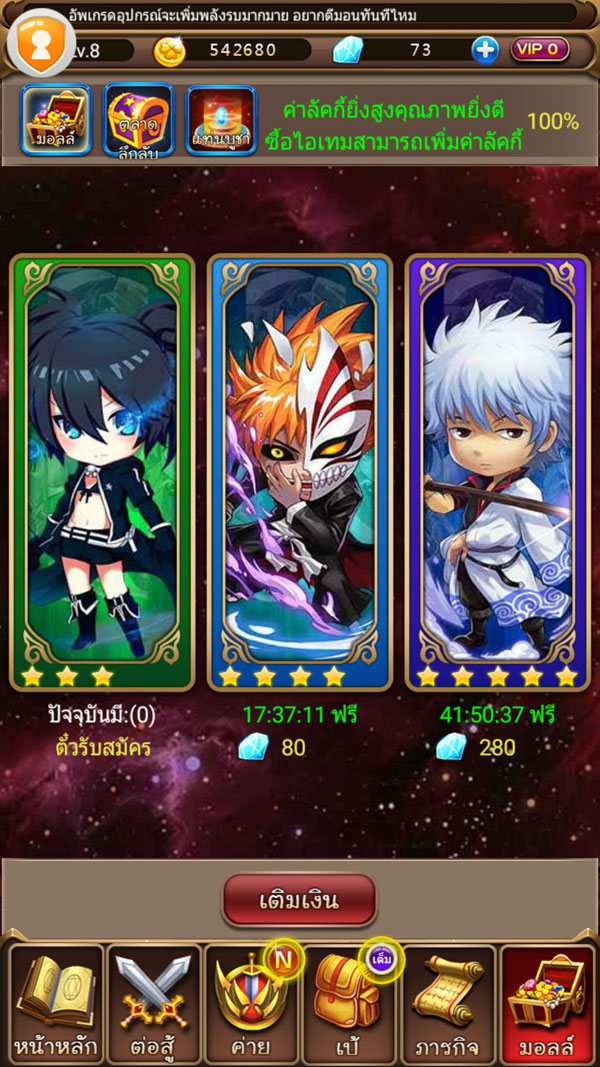
Task: Tap the เติมเงิน top-up button
Action: point(299,900)
